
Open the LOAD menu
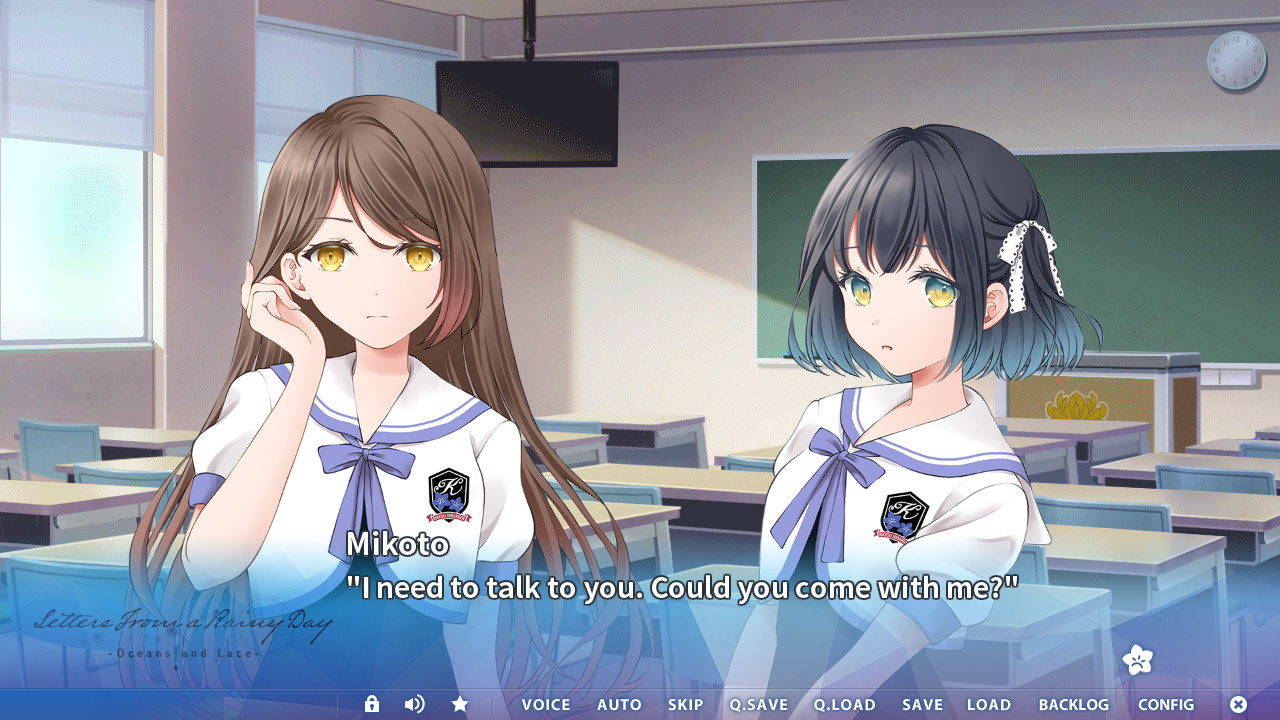coord(989,705)
